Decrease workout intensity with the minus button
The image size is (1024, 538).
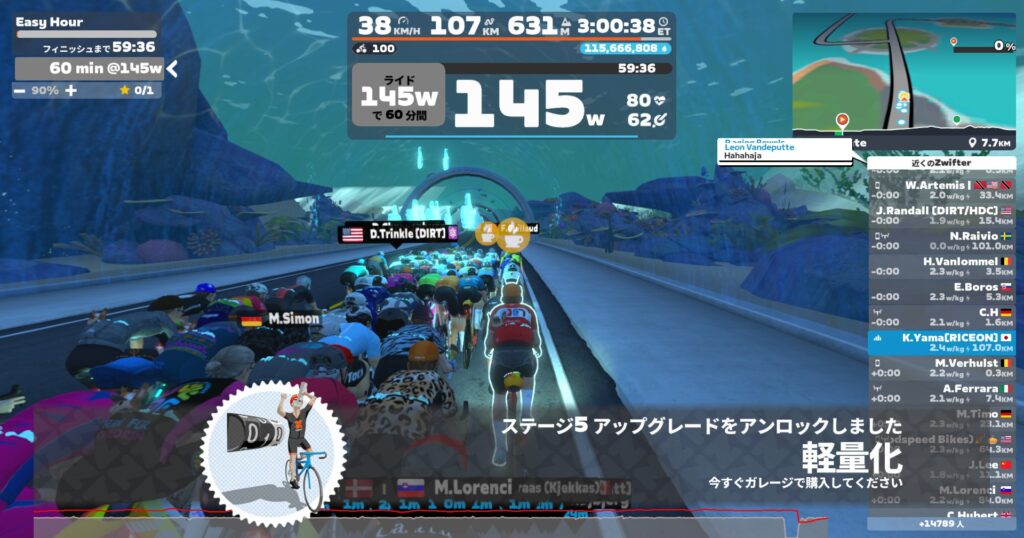coord(20,90)
